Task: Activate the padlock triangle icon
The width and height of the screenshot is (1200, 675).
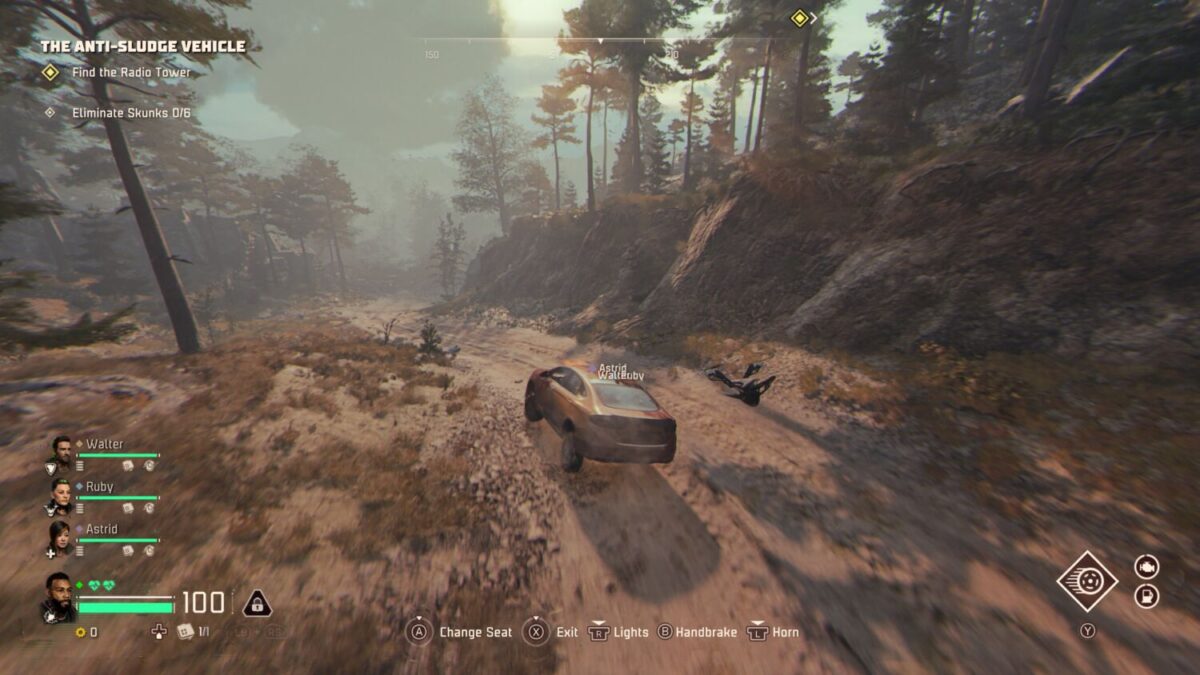Action: 257,603
